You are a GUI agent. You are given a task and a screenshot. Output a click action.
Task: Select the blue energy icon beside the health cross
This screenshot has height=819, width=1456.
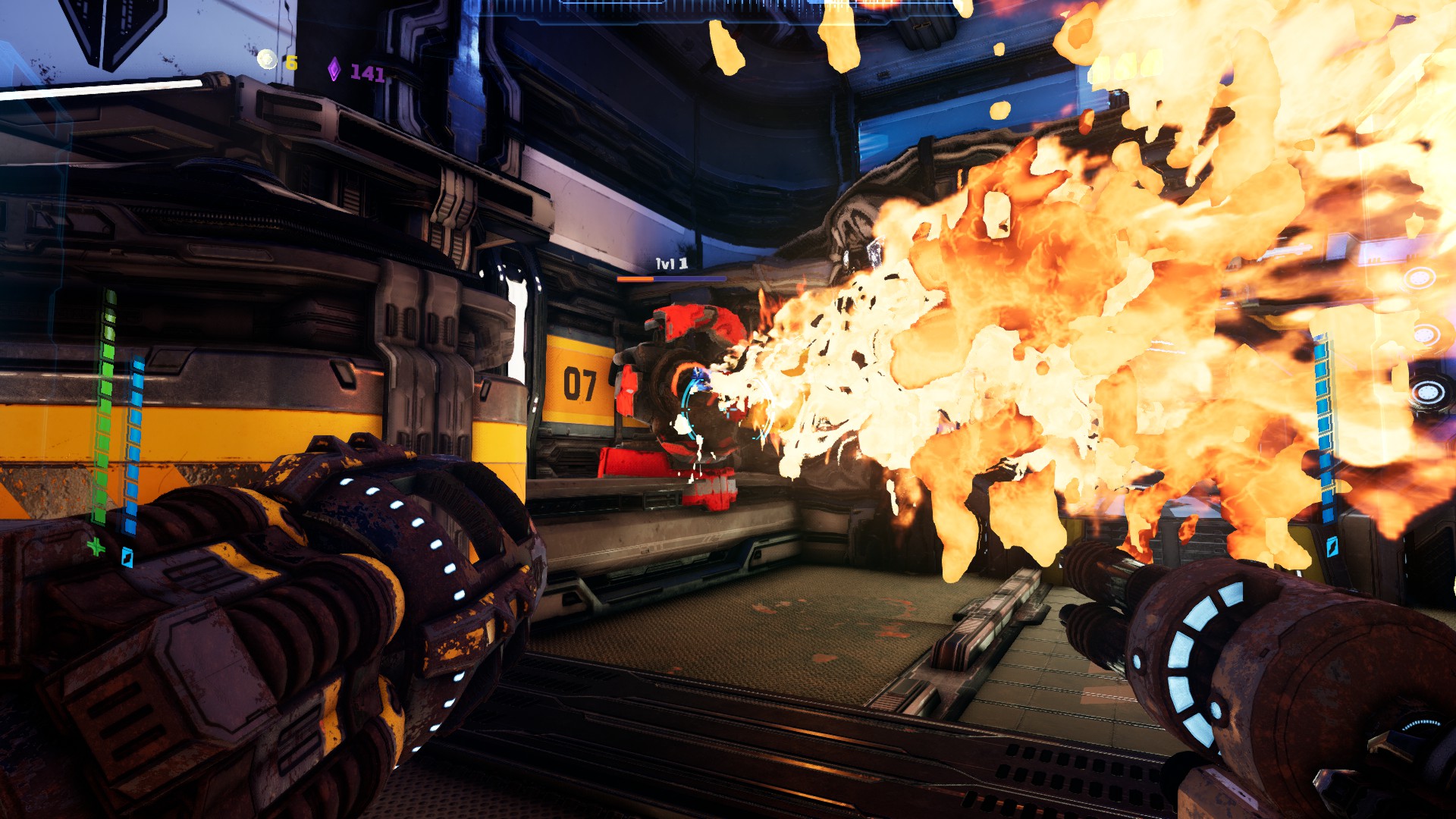[x=127, y=557]
